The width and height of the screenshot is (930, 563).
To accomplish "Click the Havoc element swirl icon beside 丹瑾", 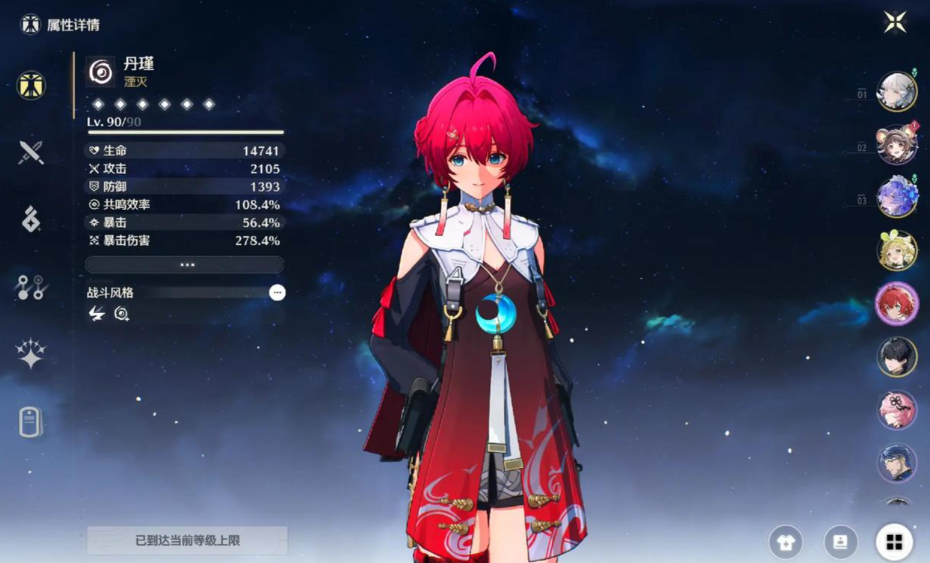I will 100,71.
